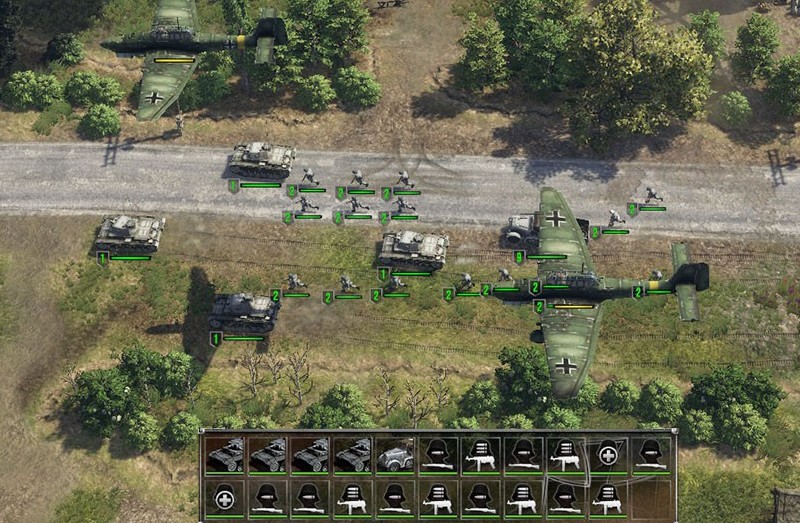Choose the medic portrait between two soldier portraits

(606, 455)
